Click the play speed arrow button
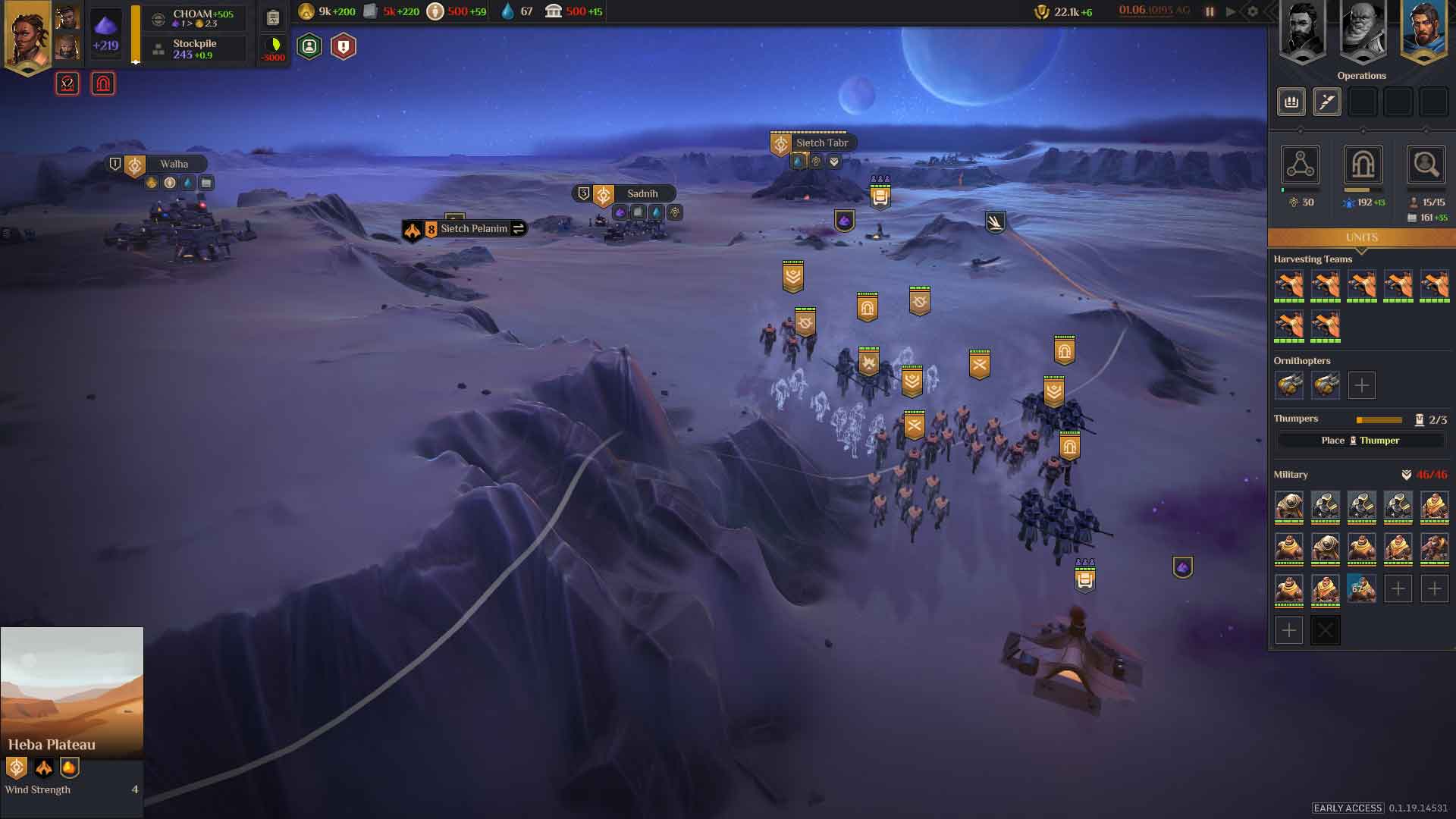This screenshot has height=819, width=1456. tap(1231, 11)
